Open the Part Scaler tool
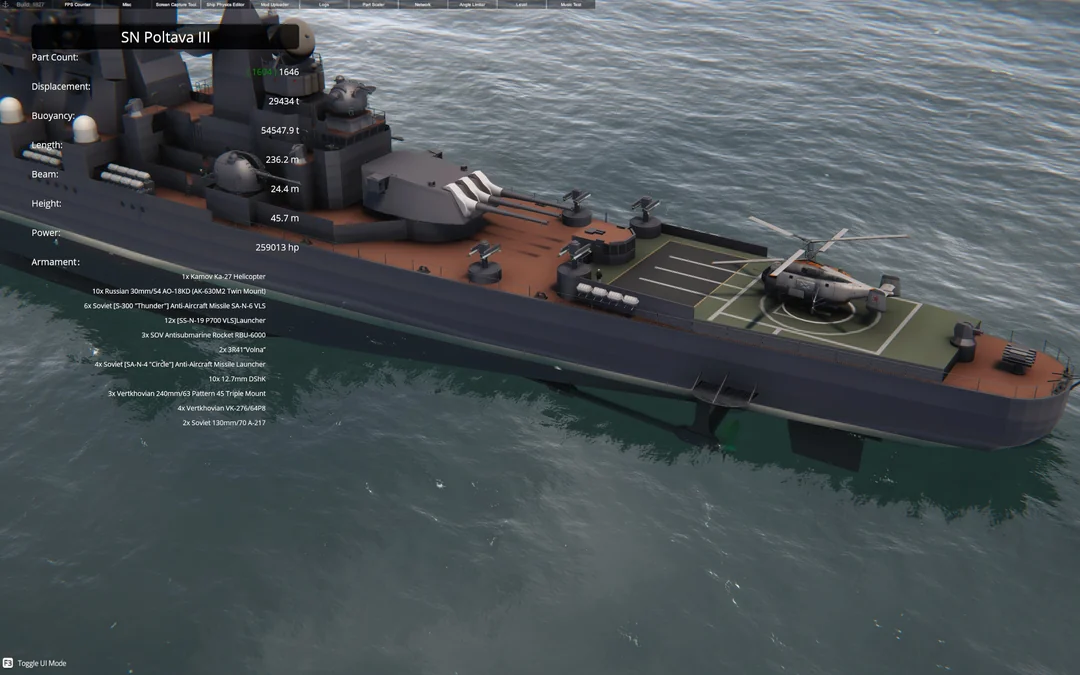The image size is (1080, 675). tap(373, 5)
